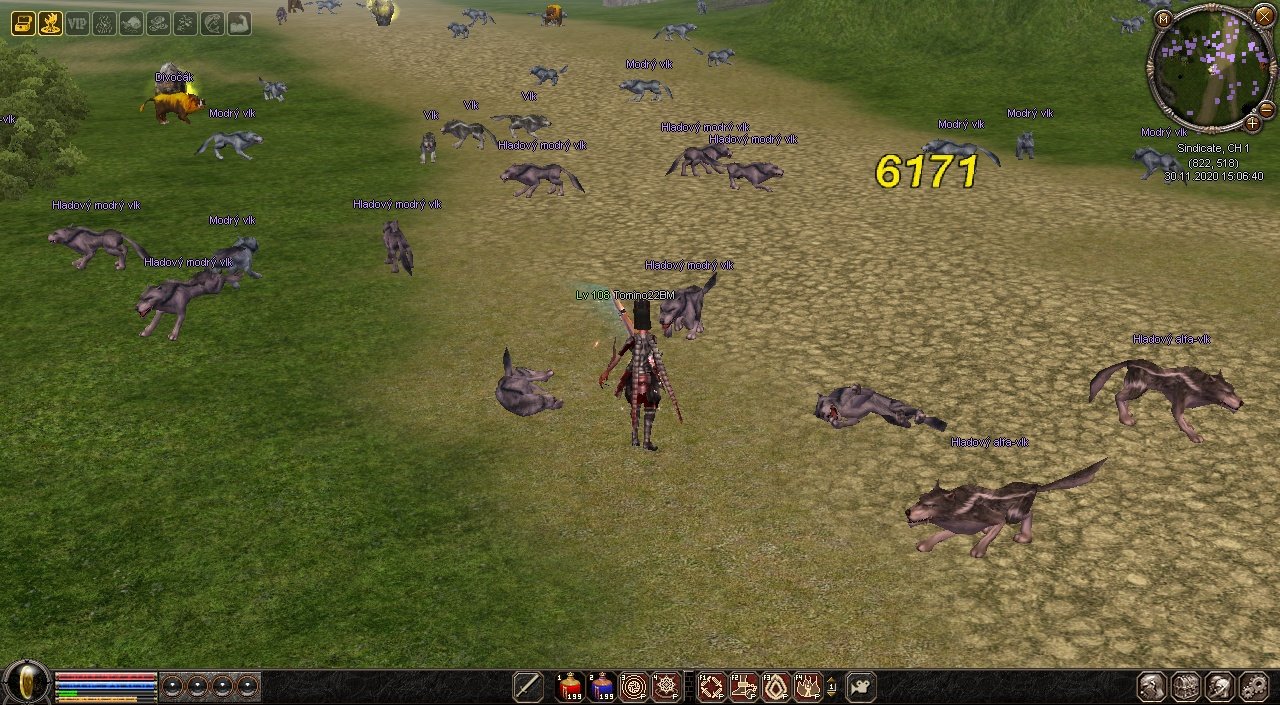Open the golden treasure chest icon
Screen dimensions: 1280x705
pos(23,23)
